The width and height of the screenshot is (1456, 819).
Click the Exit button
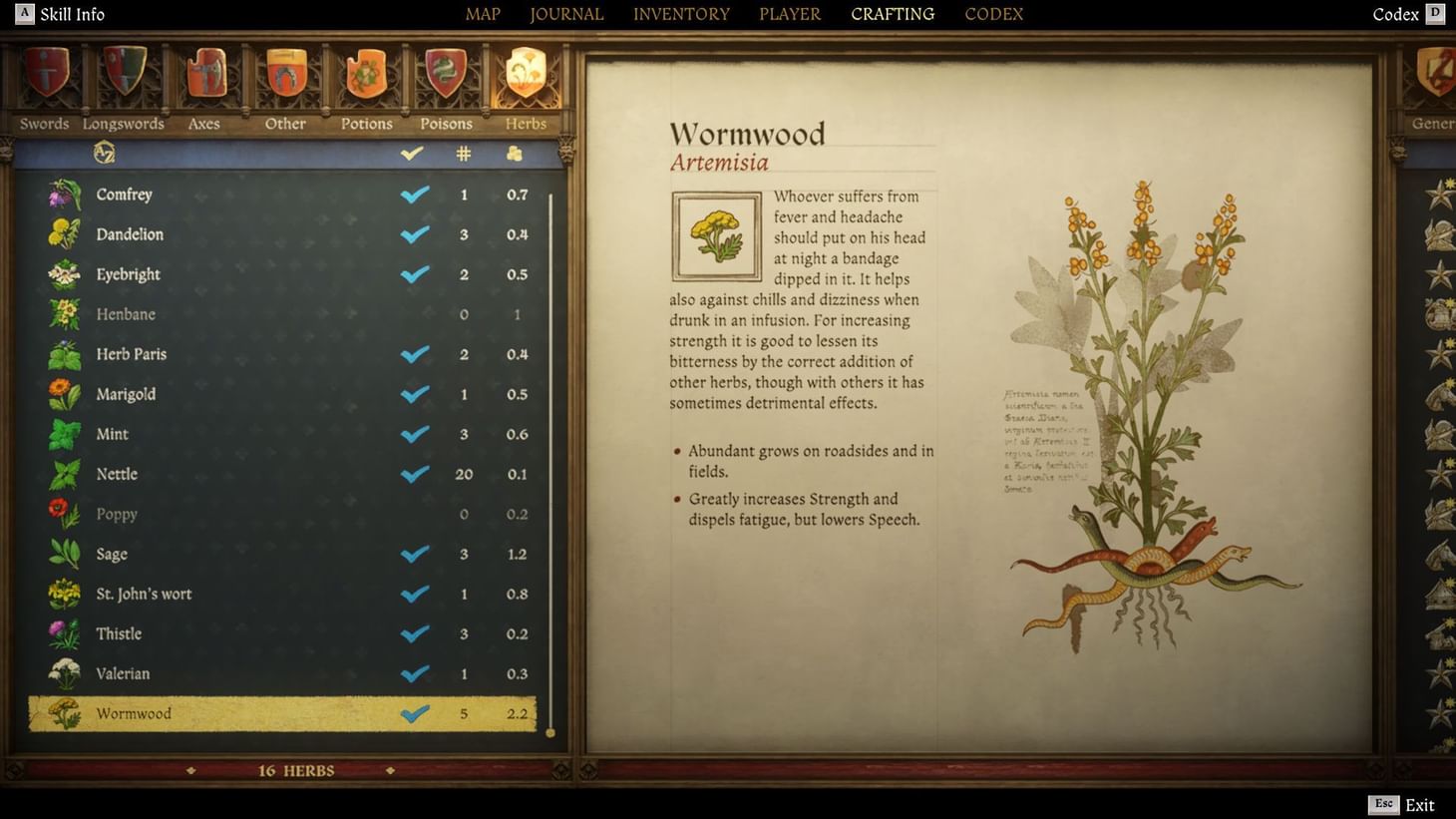pyautogui.click(x=1418, y=804)
